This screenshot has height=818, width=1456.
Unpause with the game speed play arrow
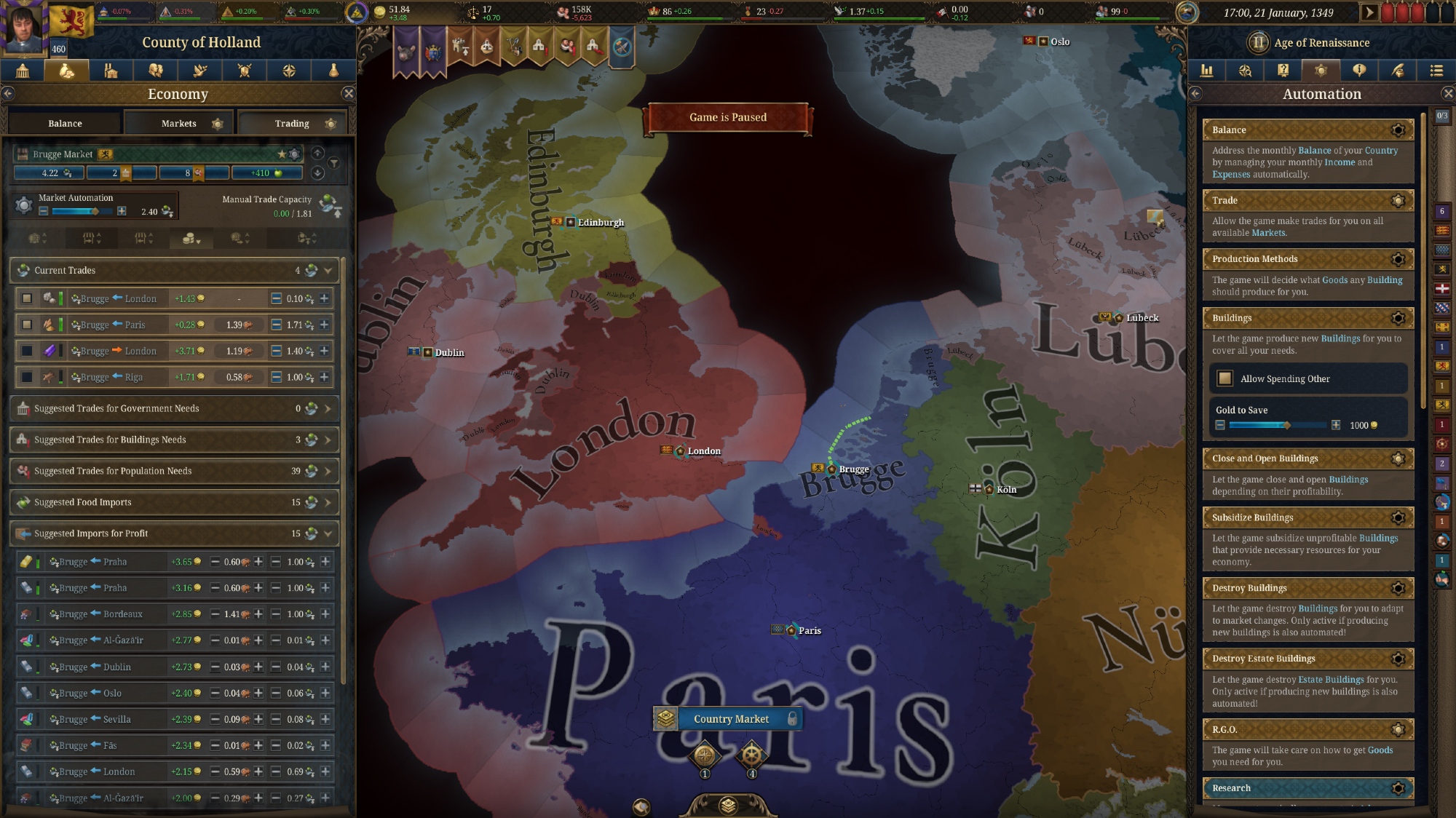tap(1369, 12)
